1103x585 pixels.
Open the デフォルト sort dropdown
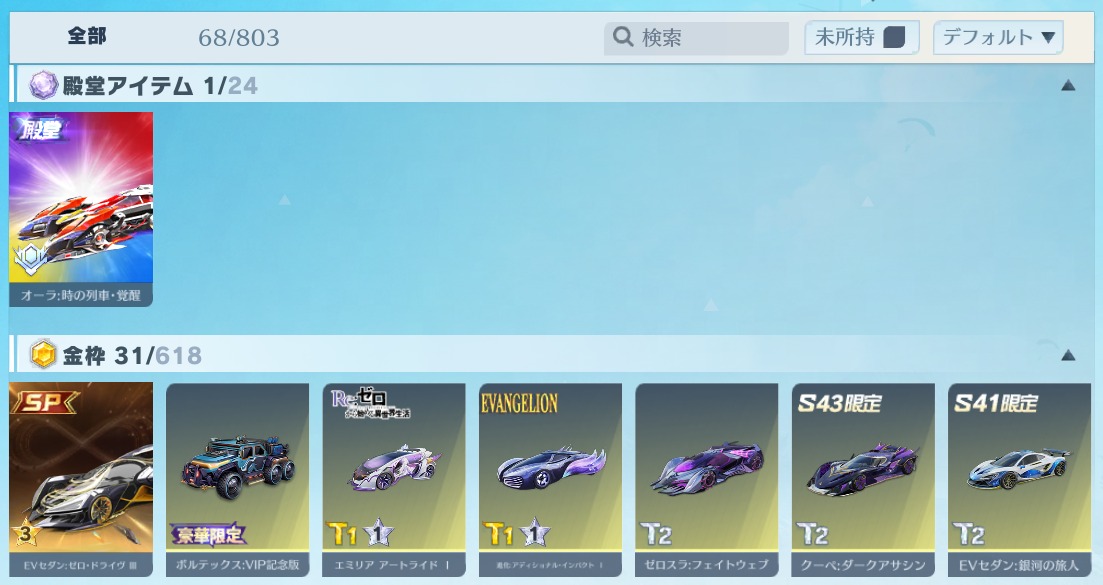(x=998, y=38)
